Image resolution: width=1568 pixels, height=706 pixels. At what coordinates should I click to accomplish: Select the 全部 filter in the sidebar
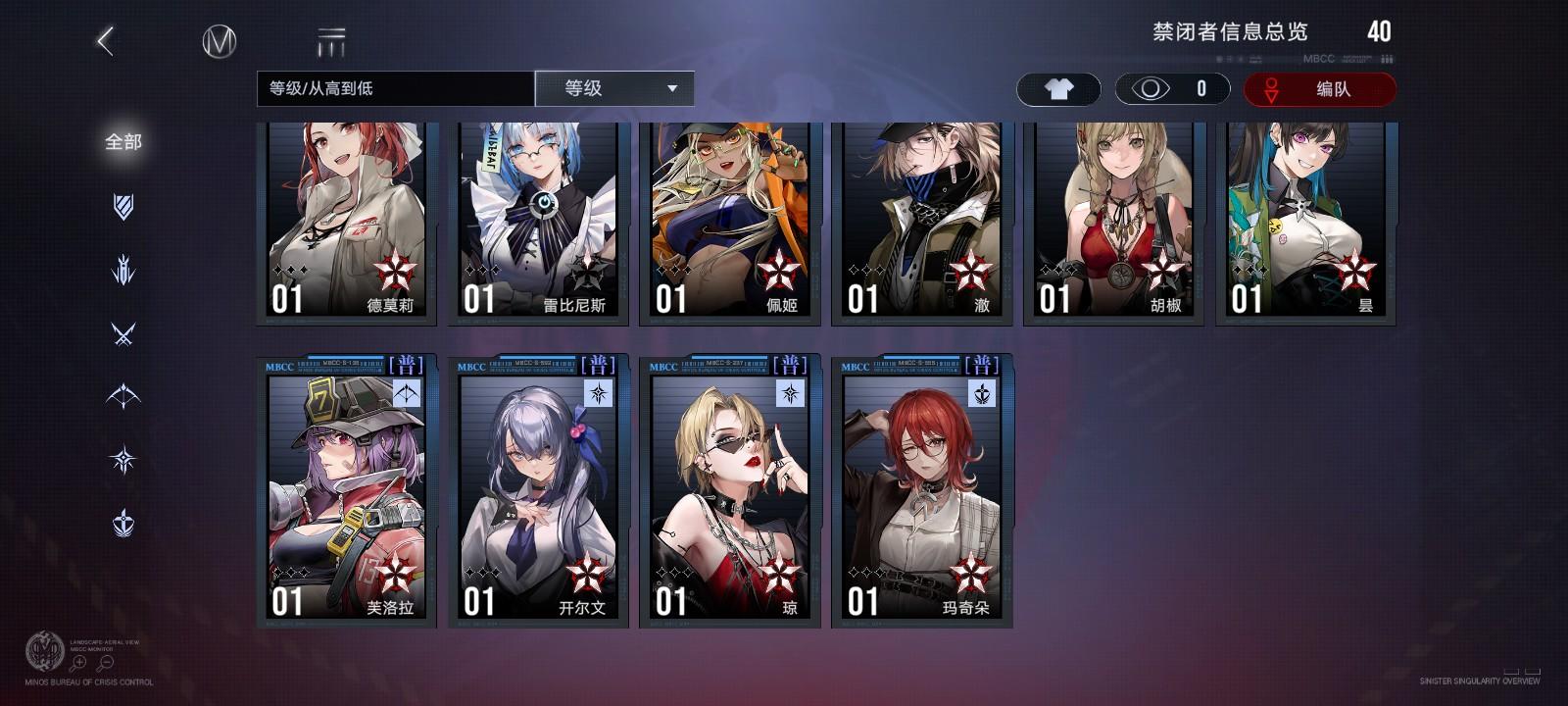pos(123,141)
